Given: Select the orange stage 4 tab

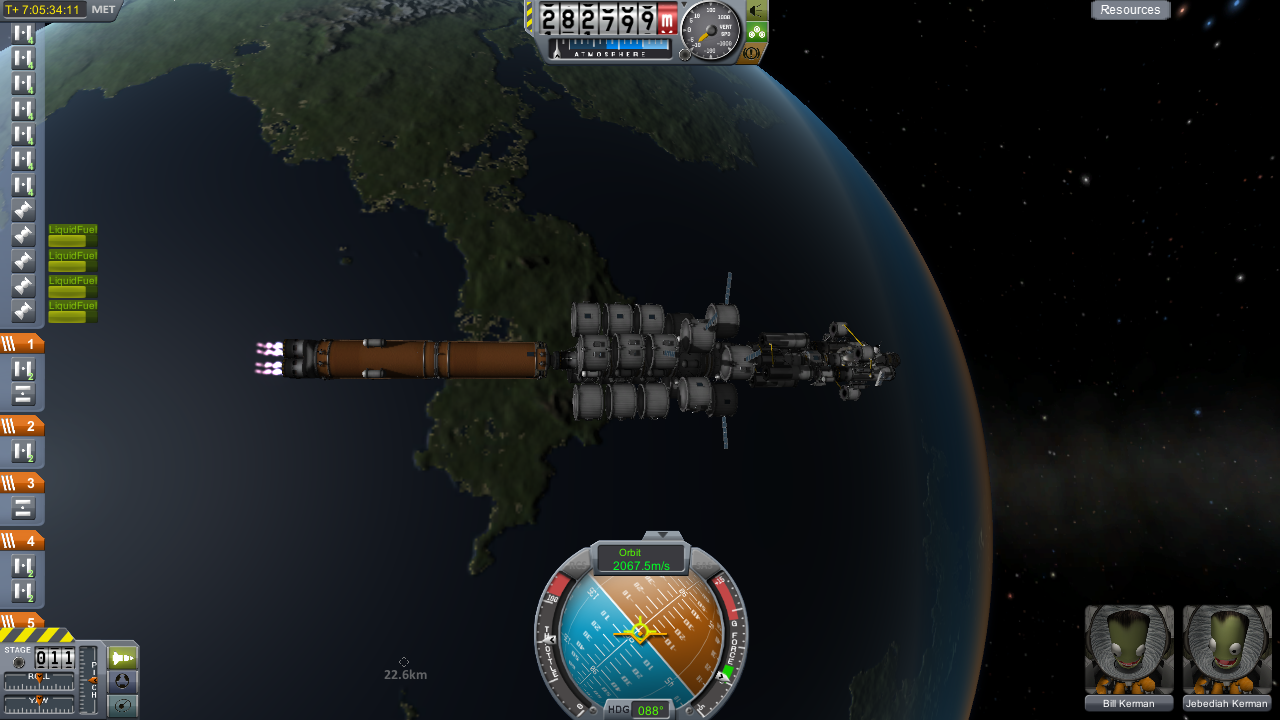Looking at the screenshot, I should pyautogui.click(x=22, y=541).
